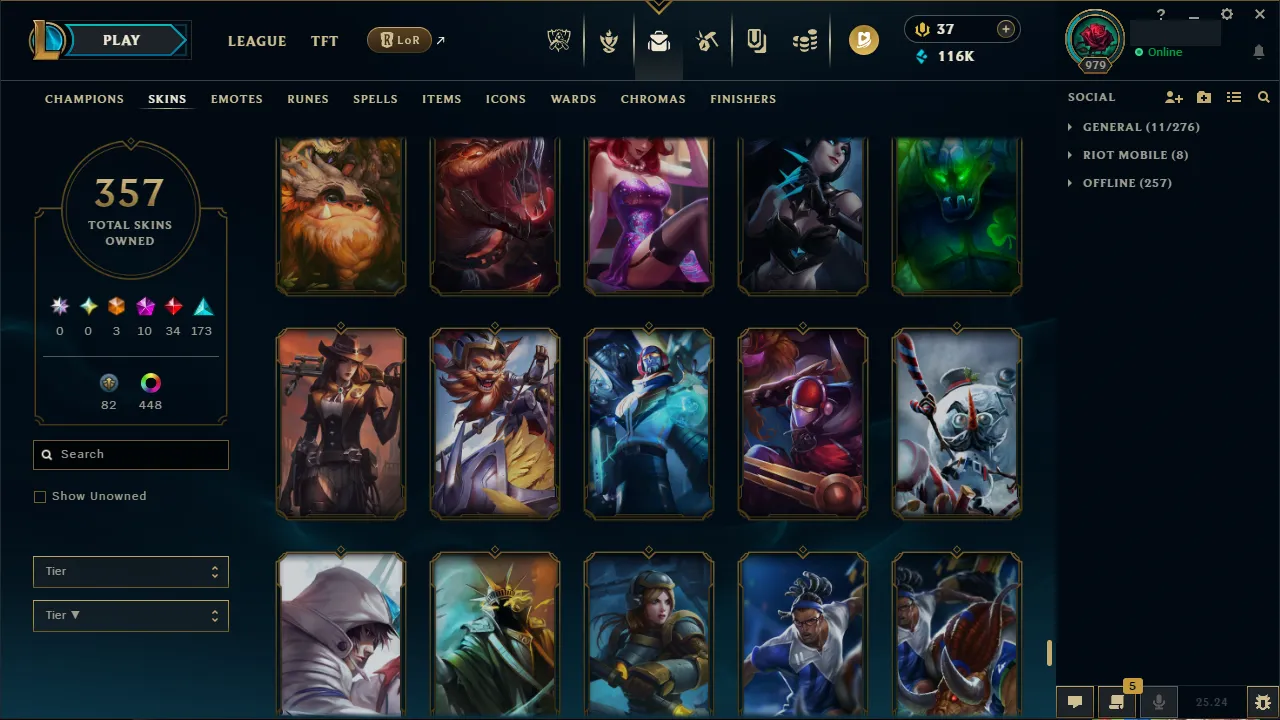Select the TFT menu item

[324, 41]
